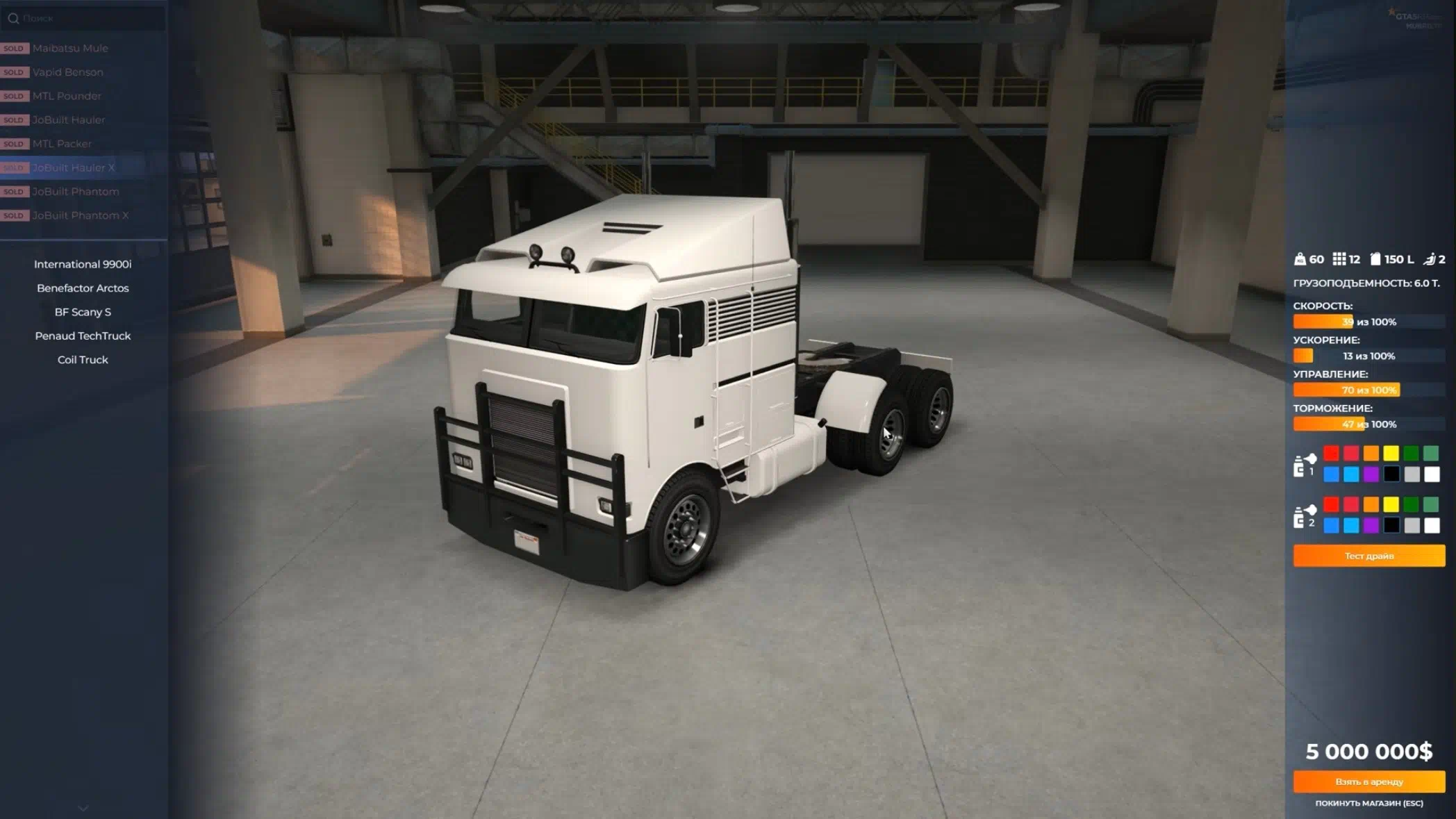Viewport: 1456px width, 819px height.
Task: Choose purple in paint palette 1
Action: 1371,474
